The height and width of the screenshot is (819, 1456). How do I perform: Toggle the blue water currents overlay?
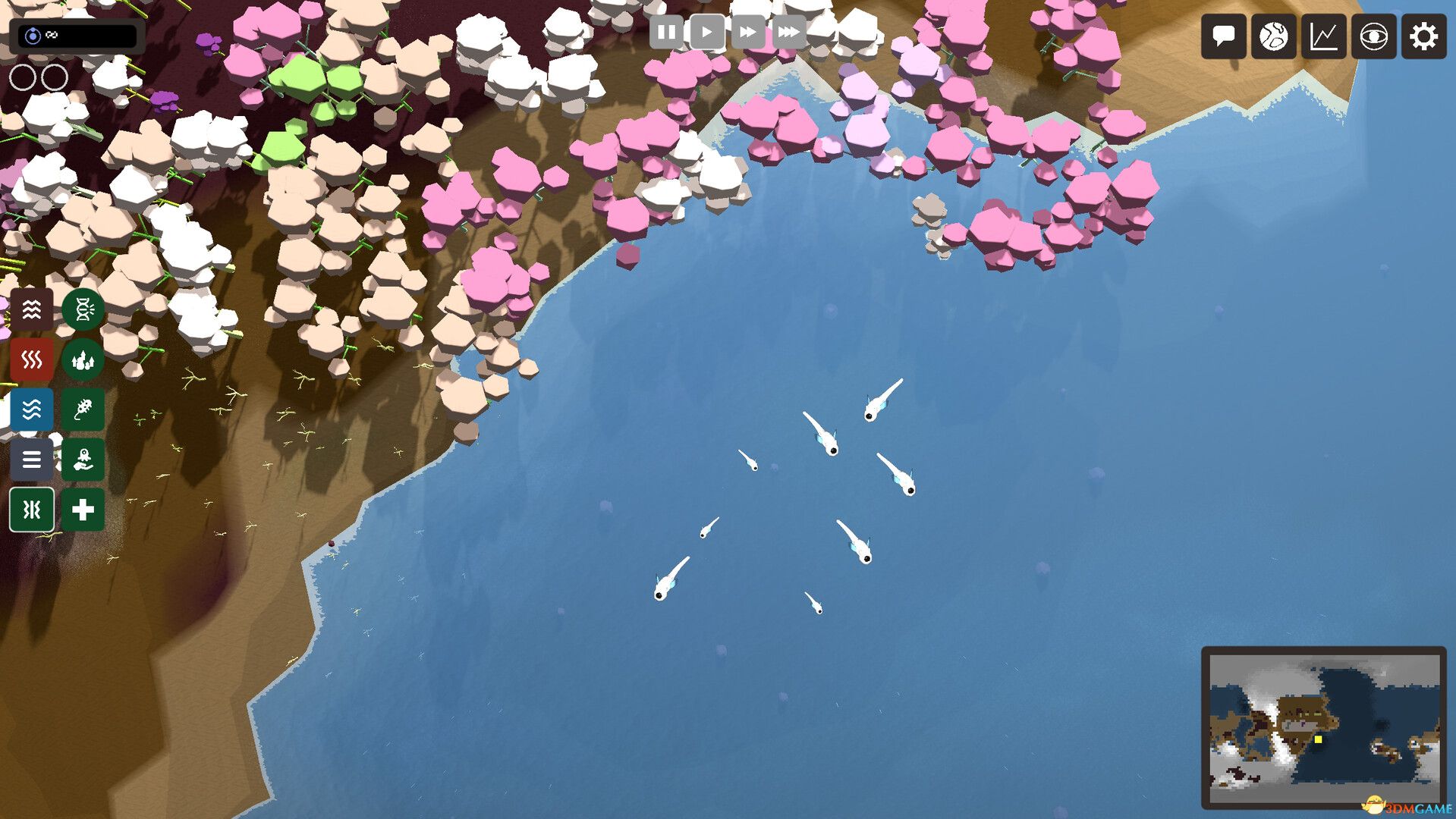[x=31, y=409]
